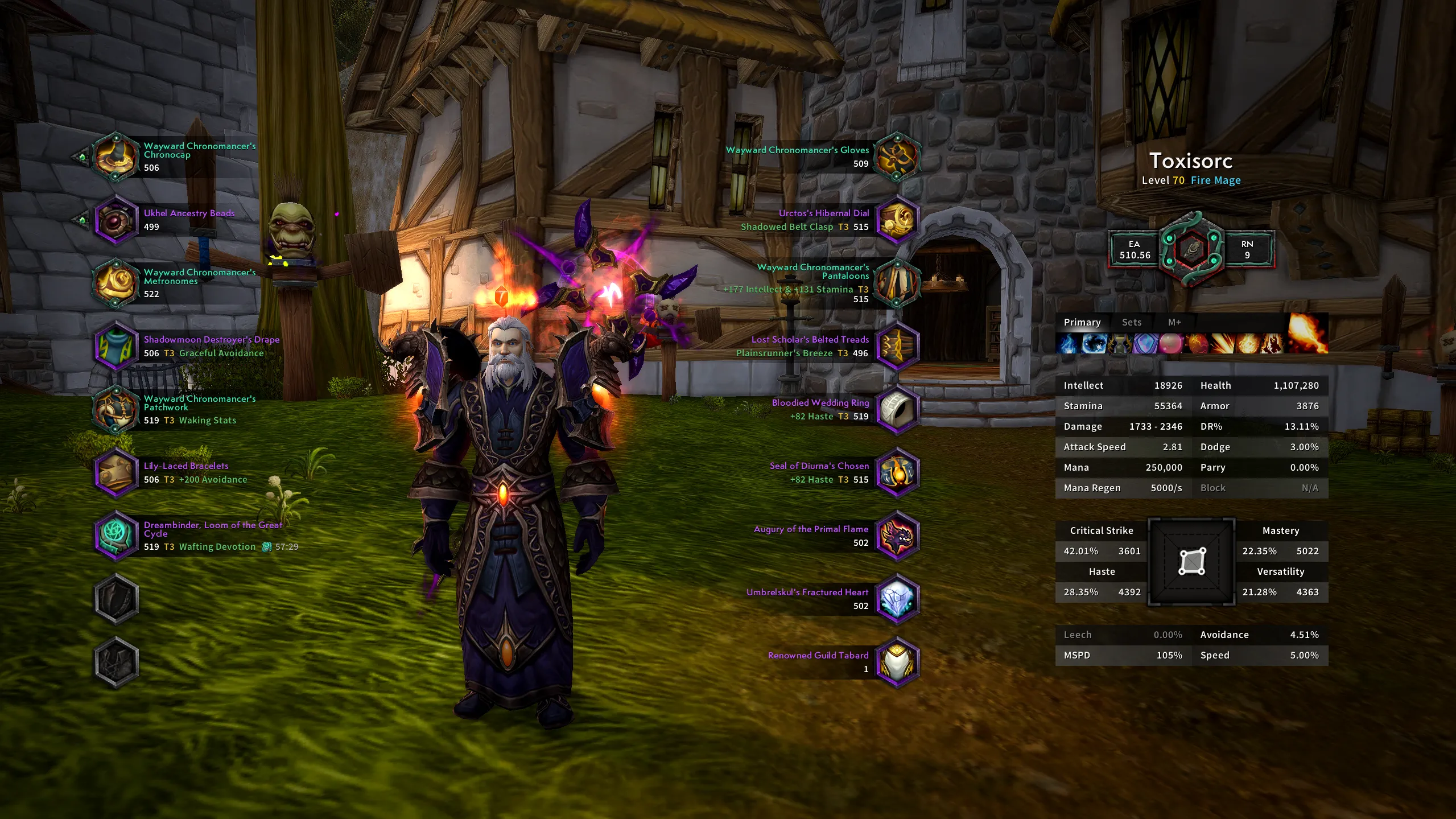The width and height of the screenshot is (1456, 819).
Task: Choose the Wayward Chronomancer's Gloves slot
Action: [897, 157]
